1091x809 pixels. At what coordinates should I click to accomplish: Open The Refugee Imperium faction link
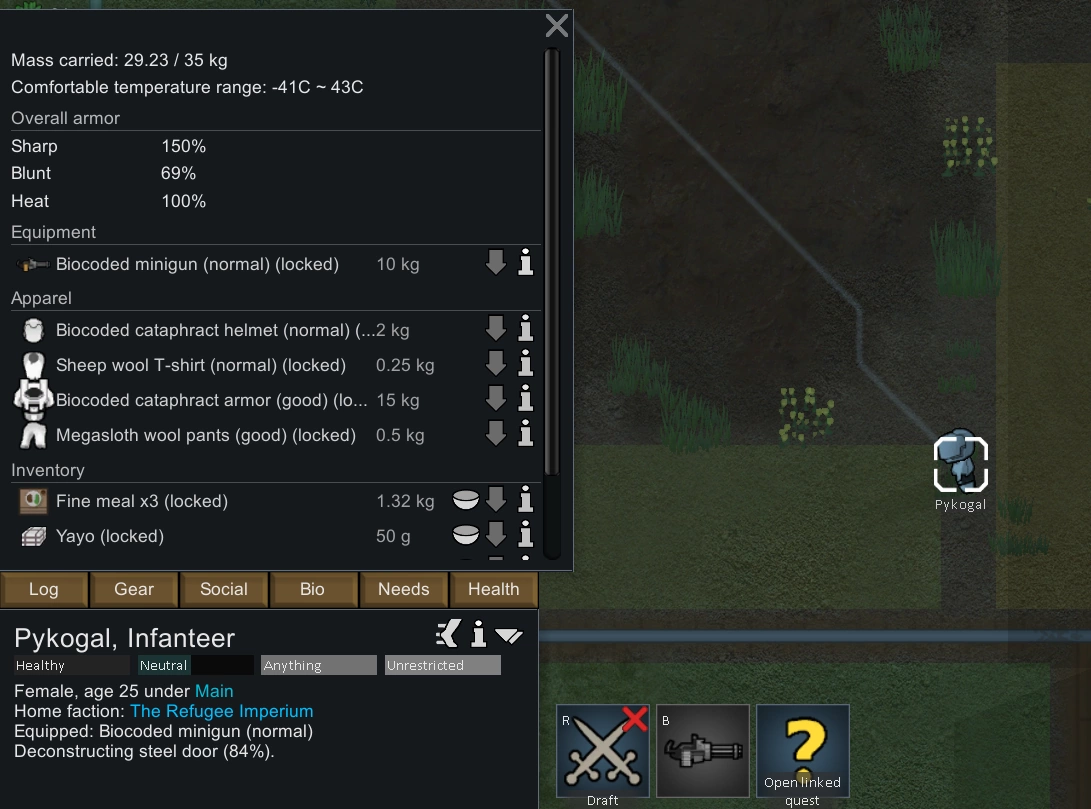[221, 711]
